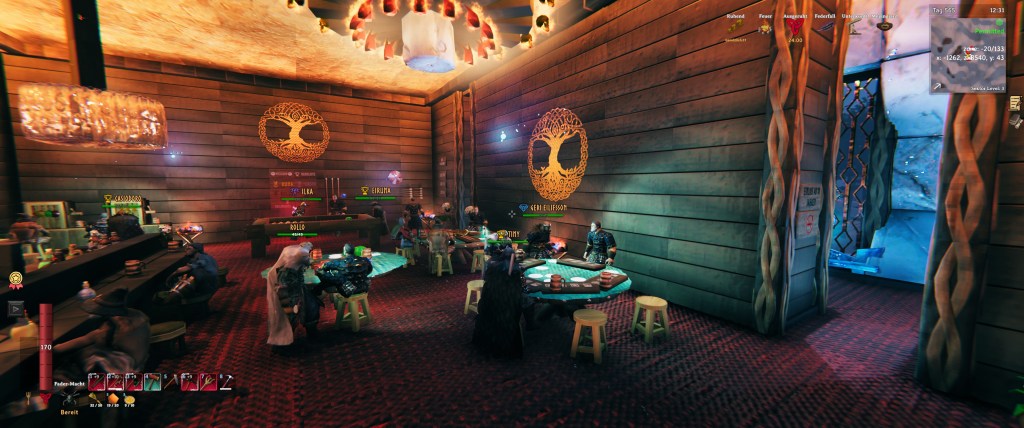Click the Feuer campfire status icon
1024x428 pixels.
pyautogui.click(x=764, y=29)
